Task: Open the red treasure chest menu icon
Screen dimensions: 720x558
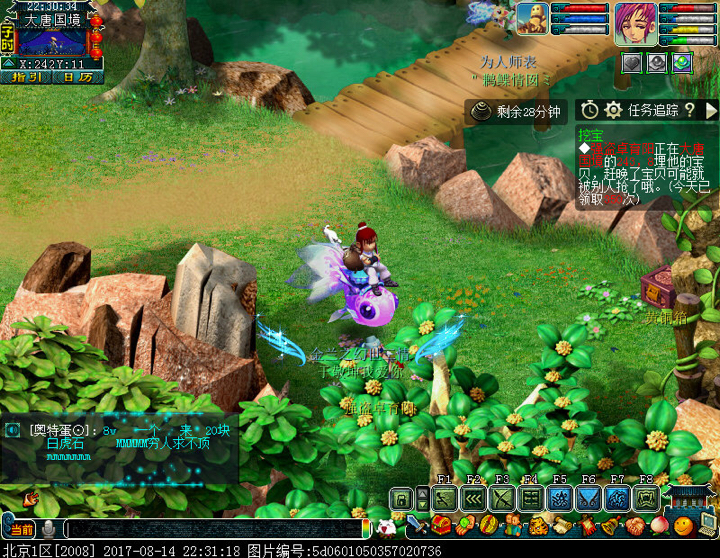Action: pos(441,525)
